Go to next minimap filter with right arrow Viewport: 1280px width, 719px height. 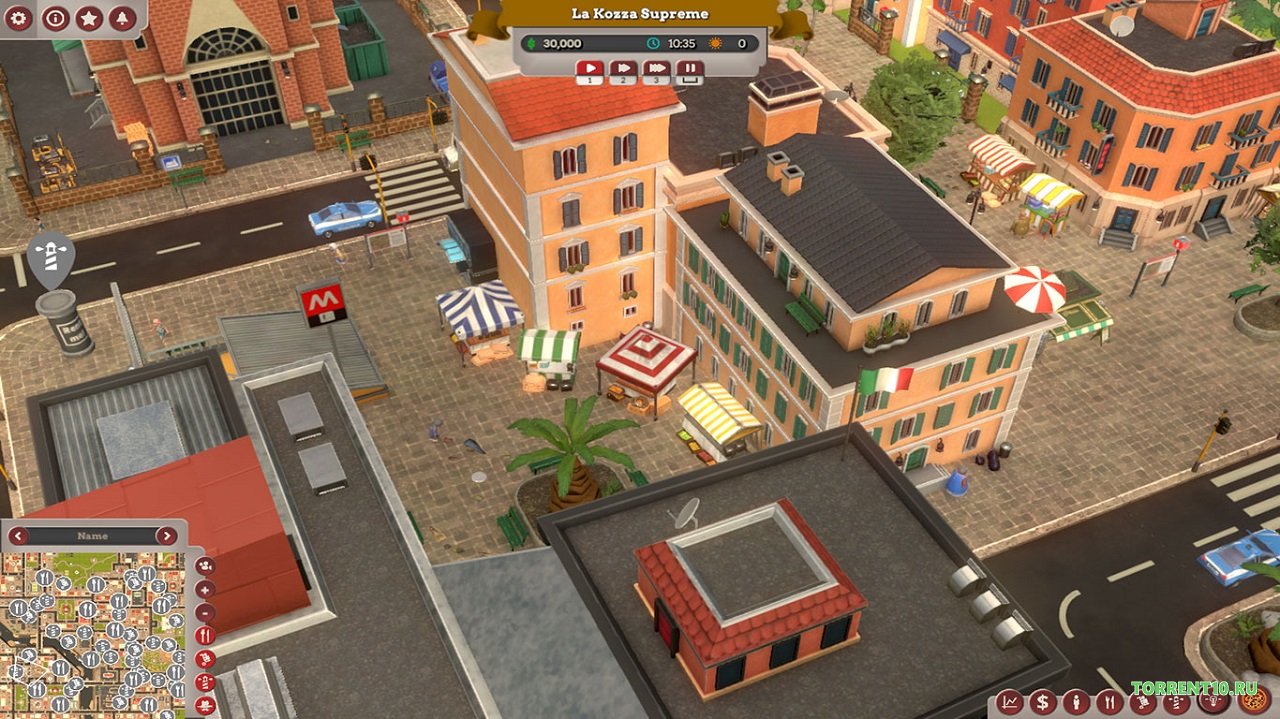[x=166, y=536]
